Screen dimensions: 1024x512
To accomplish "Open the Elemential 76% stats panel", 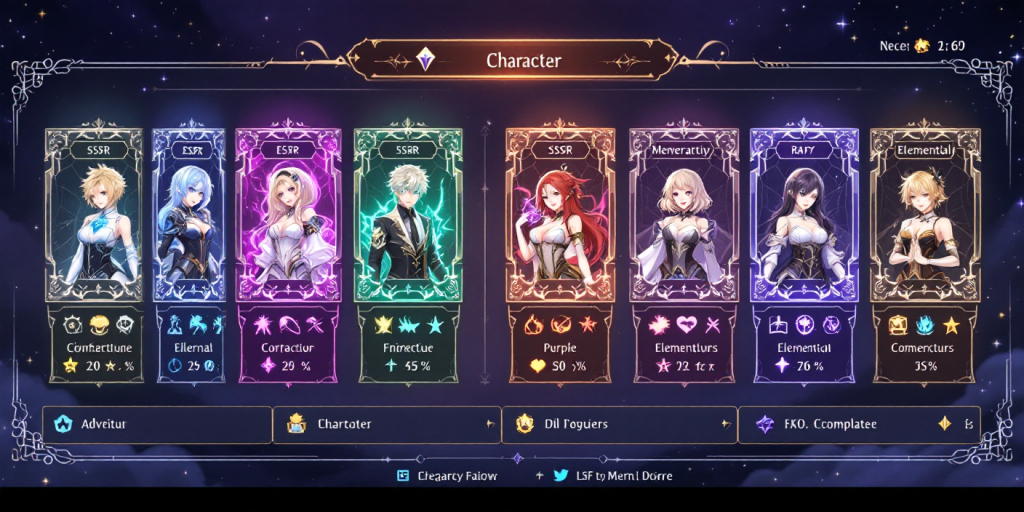I will click(x=803, y=345).
